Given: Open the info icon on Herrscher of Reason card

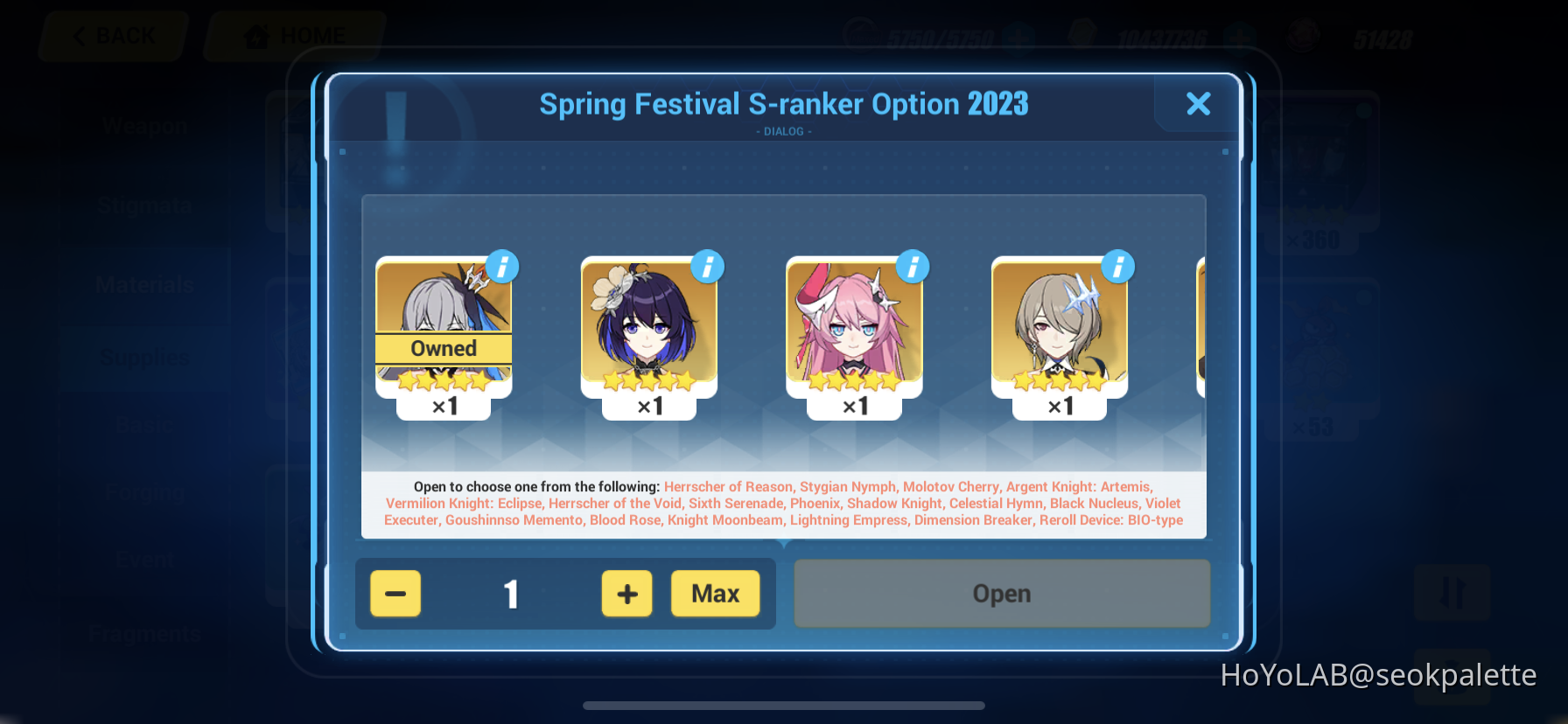Looking at the screenshot, I should tap(502, 268).
